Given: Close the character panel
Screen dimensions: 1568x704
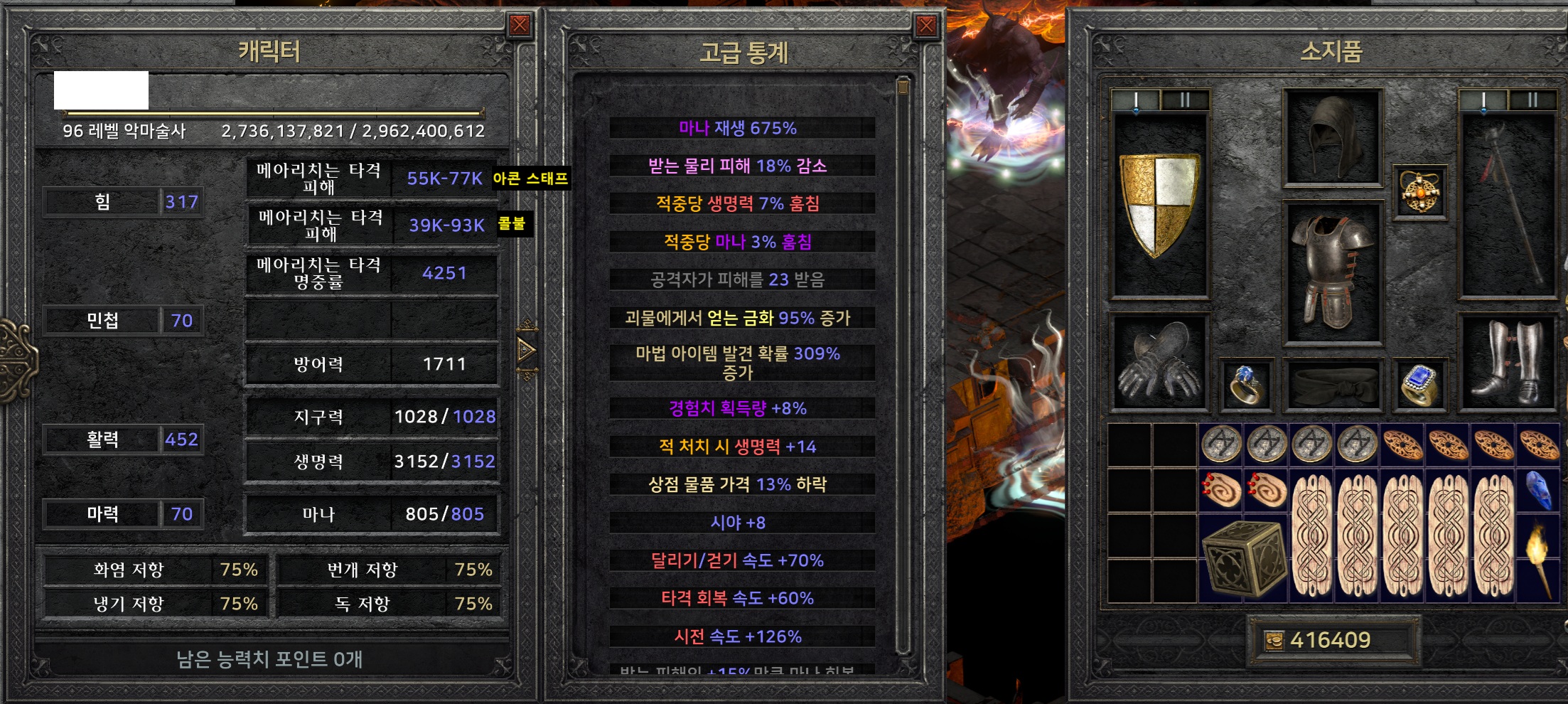Looking at the screenshot, I should tap(520, 26).
